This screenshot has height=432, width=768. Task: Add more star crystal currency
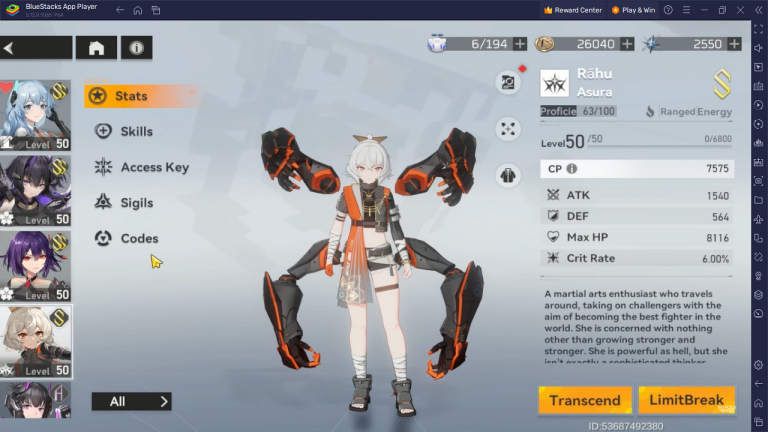click(x=734, y=44)
